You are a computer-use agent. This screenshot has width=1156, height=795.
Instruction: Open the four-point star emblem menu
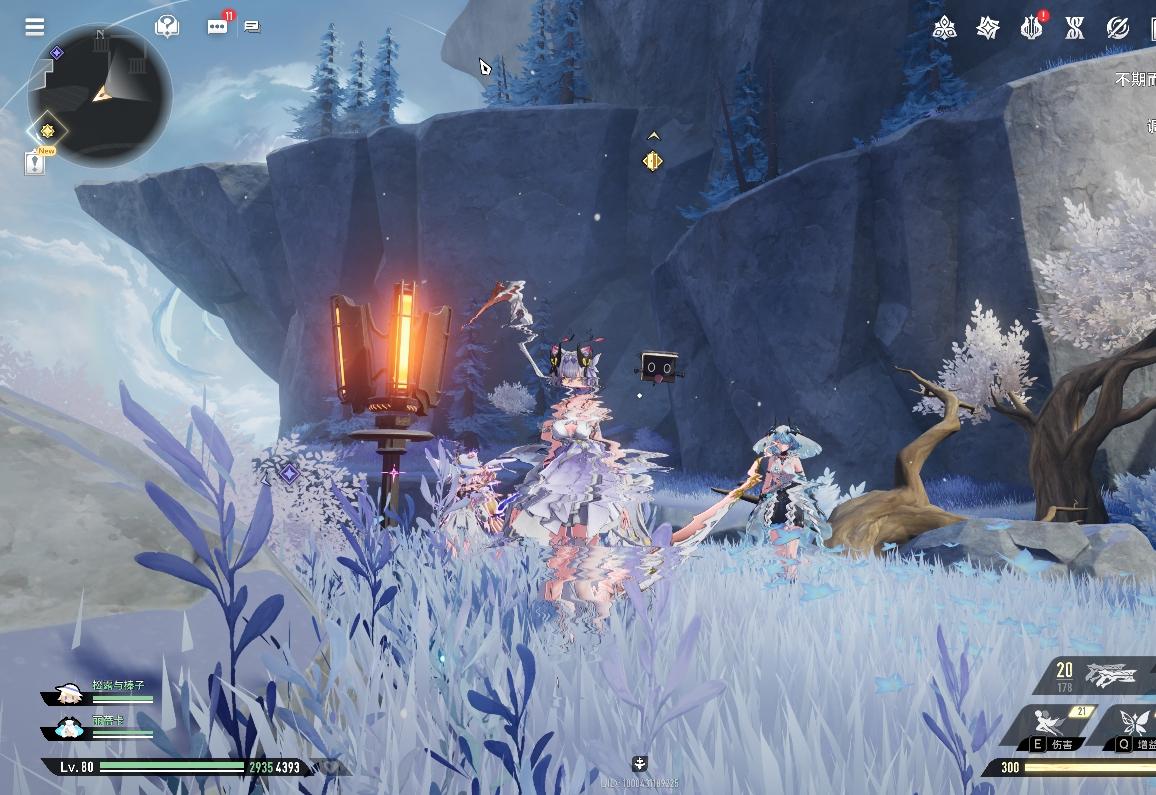pyautogui.click(x=988, y=27)
